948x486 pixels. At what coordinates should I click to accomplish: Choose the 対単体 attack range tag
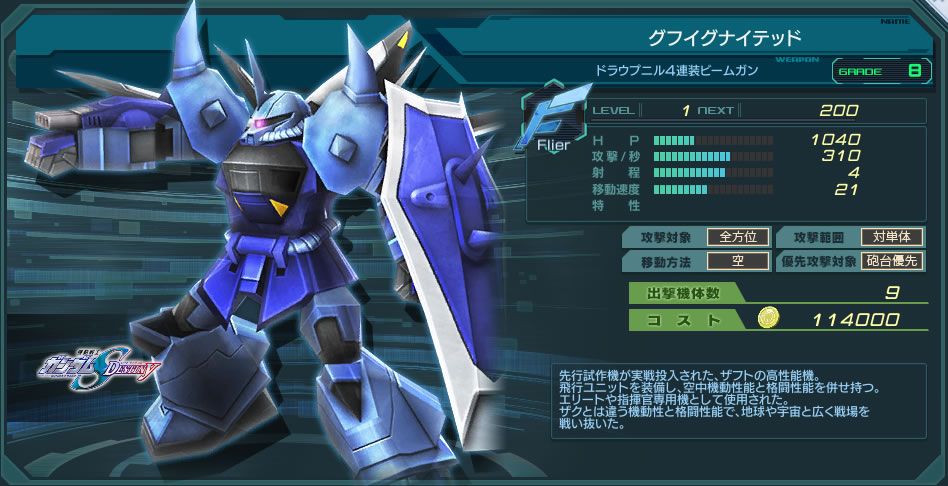coord(892,237)
